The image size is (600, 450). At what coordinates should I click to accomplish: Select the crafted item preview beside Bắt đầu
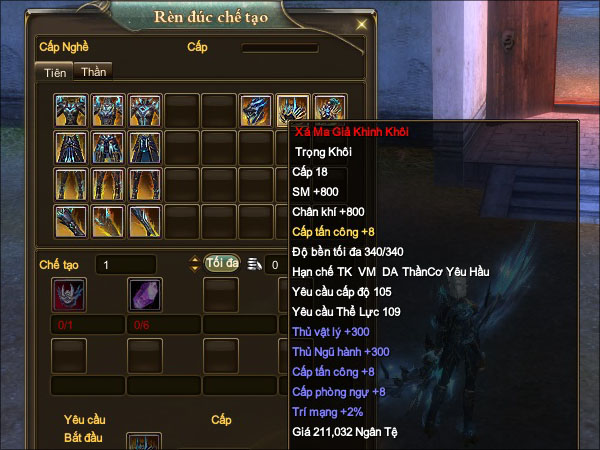point(144,442)
